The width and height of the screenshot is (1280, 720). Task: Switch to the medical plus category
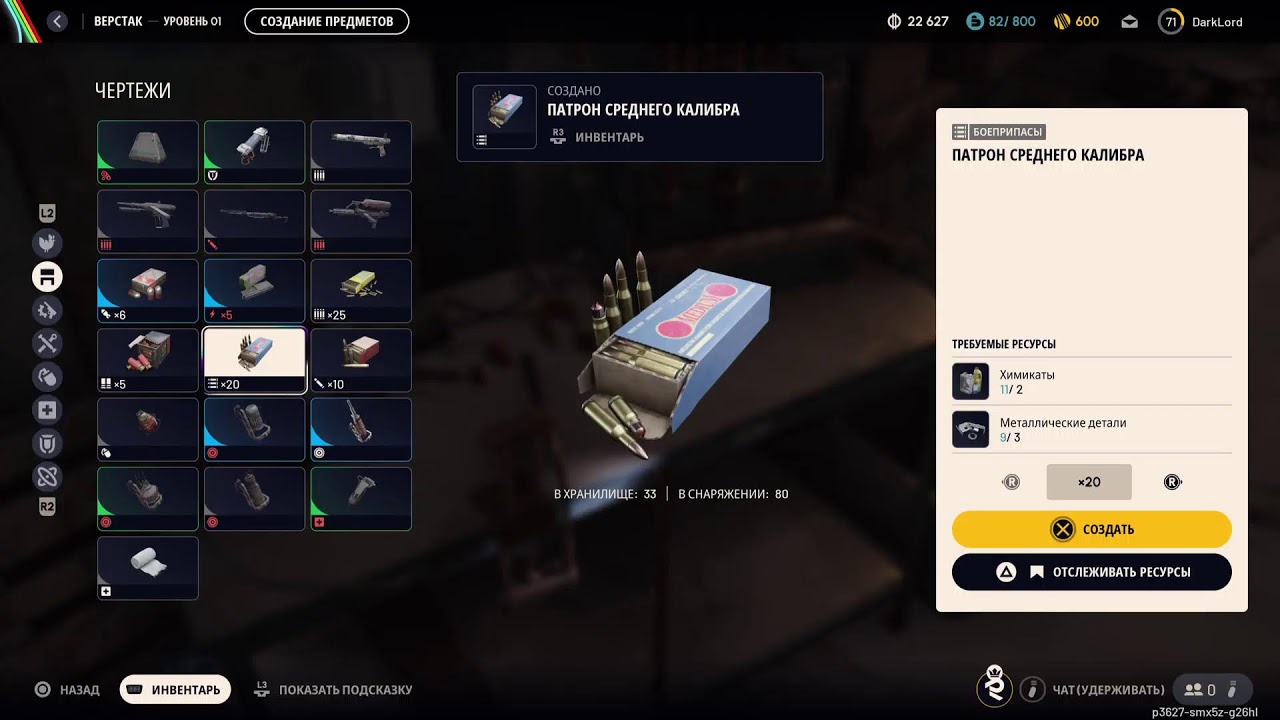47,410
